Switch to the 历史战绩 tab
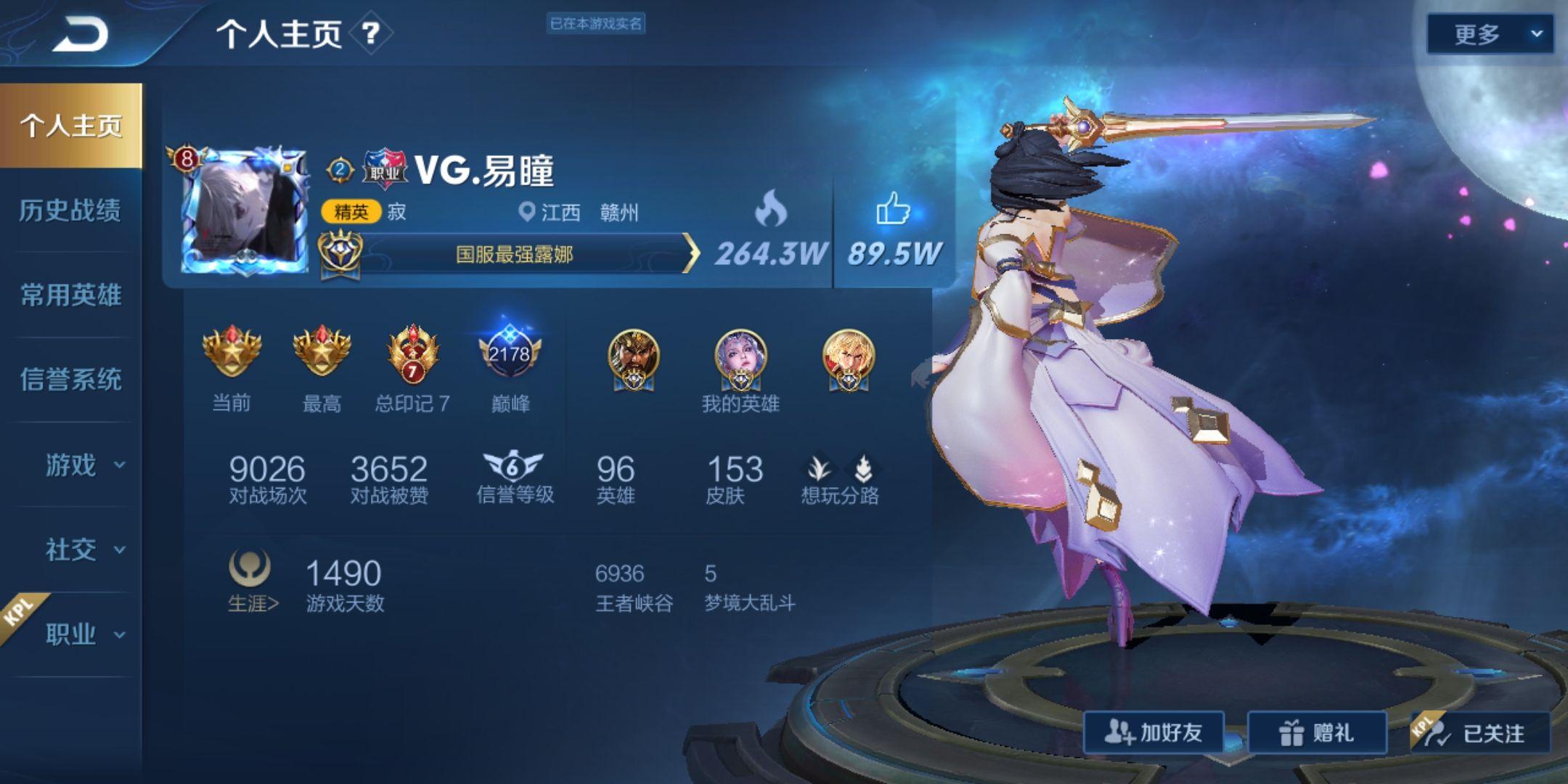This screenshot has width=1568, height=784. click(x=70, y=211)
